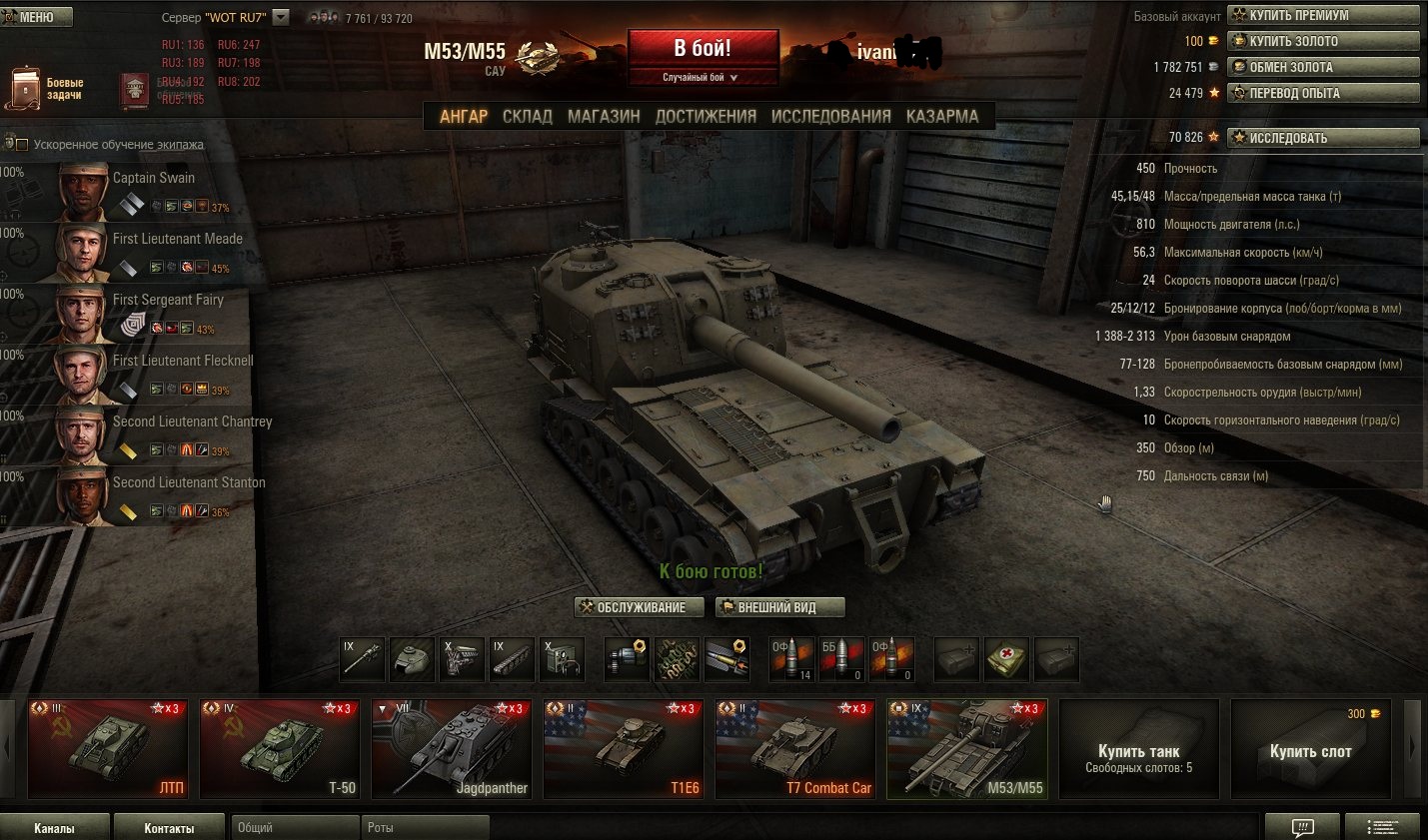Viewport: 1428px width, 840px height.
Task: Go to the ДОСТИЖЕНИЯ tab
Action: [706, 116]
